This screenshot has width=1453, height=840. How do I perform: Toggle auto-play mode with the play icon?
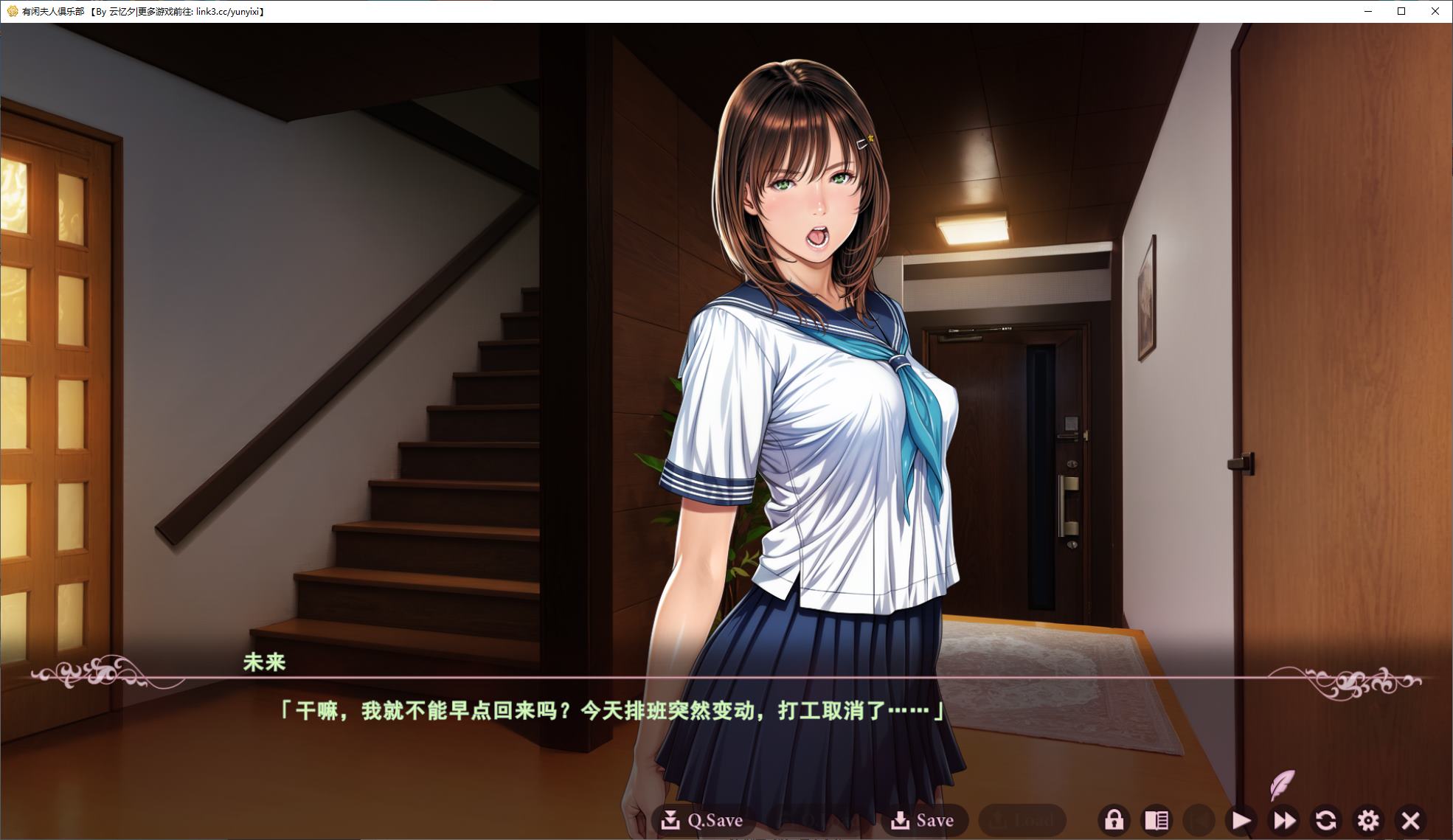pyautogui.click(x=1242, y=819)
